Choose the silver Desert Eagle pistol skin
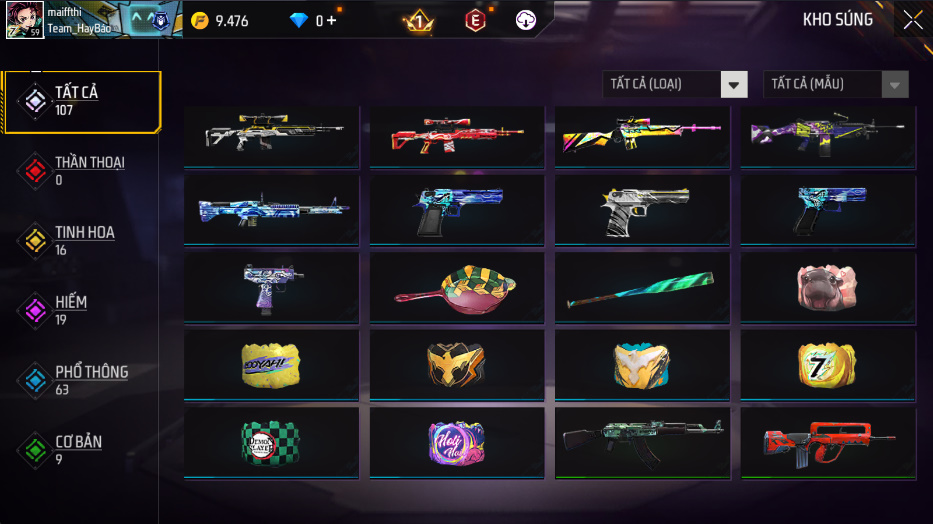This screenshot has height=524, width=933. (641, 210)
